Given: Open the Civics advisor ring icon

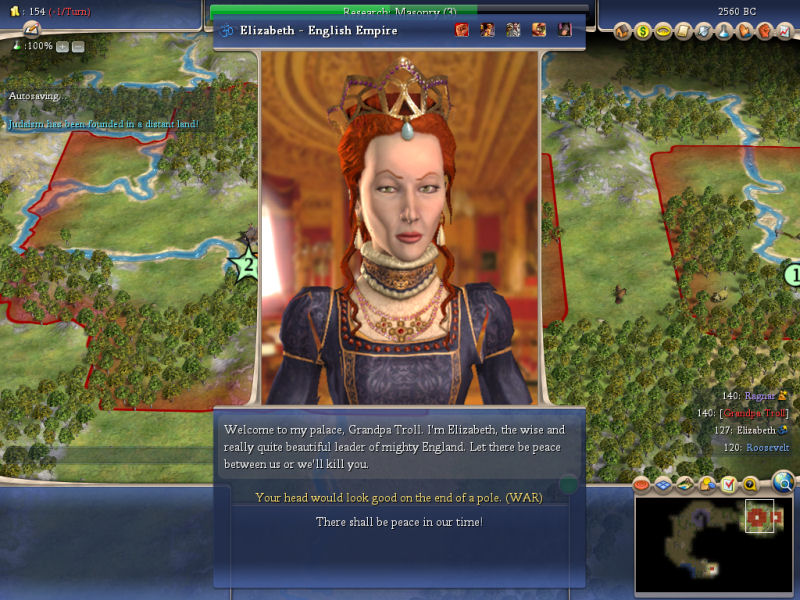Looking at the screenshot, I should coord(664,31).
